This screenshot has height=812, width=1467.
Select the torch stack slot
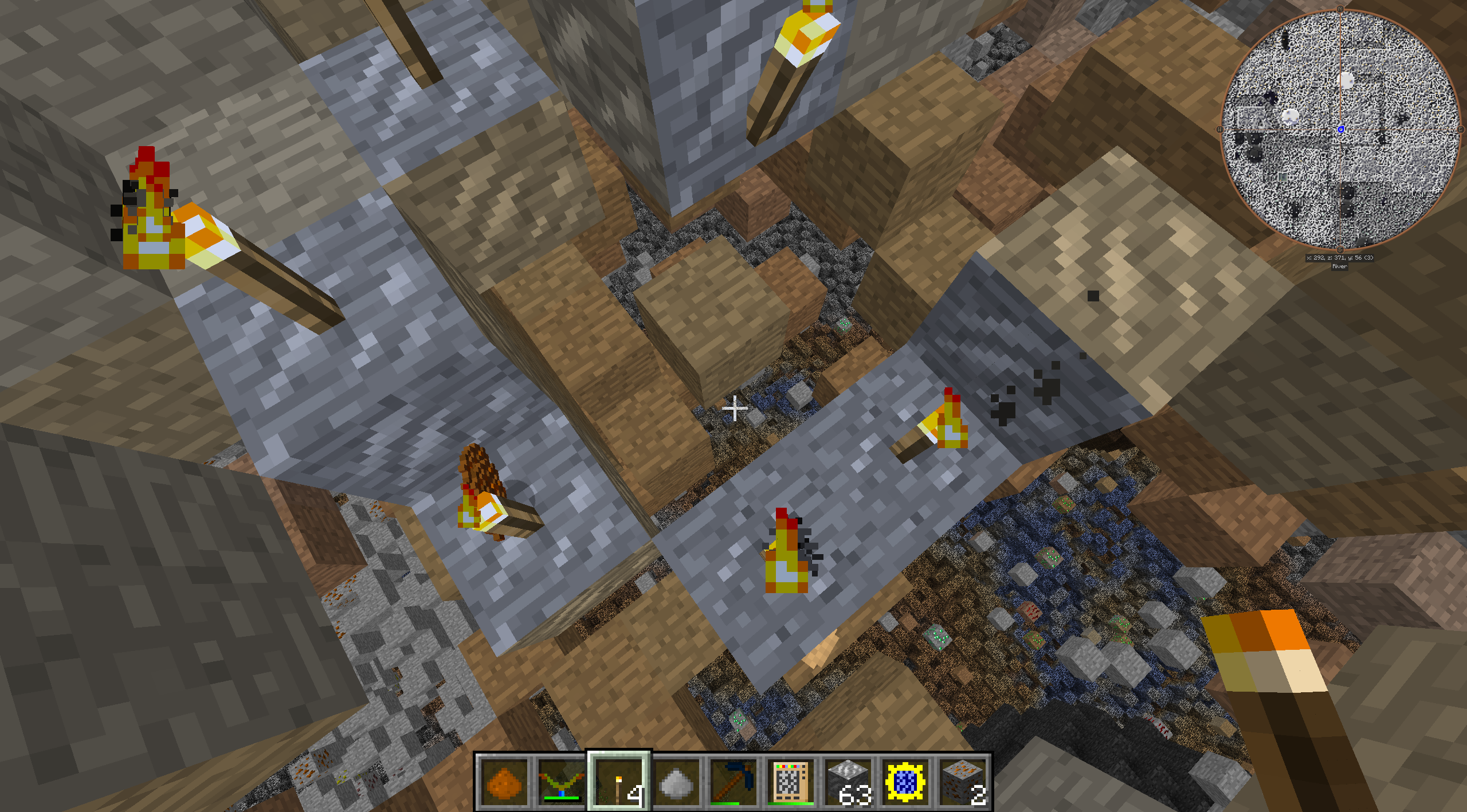pos(619,782)
